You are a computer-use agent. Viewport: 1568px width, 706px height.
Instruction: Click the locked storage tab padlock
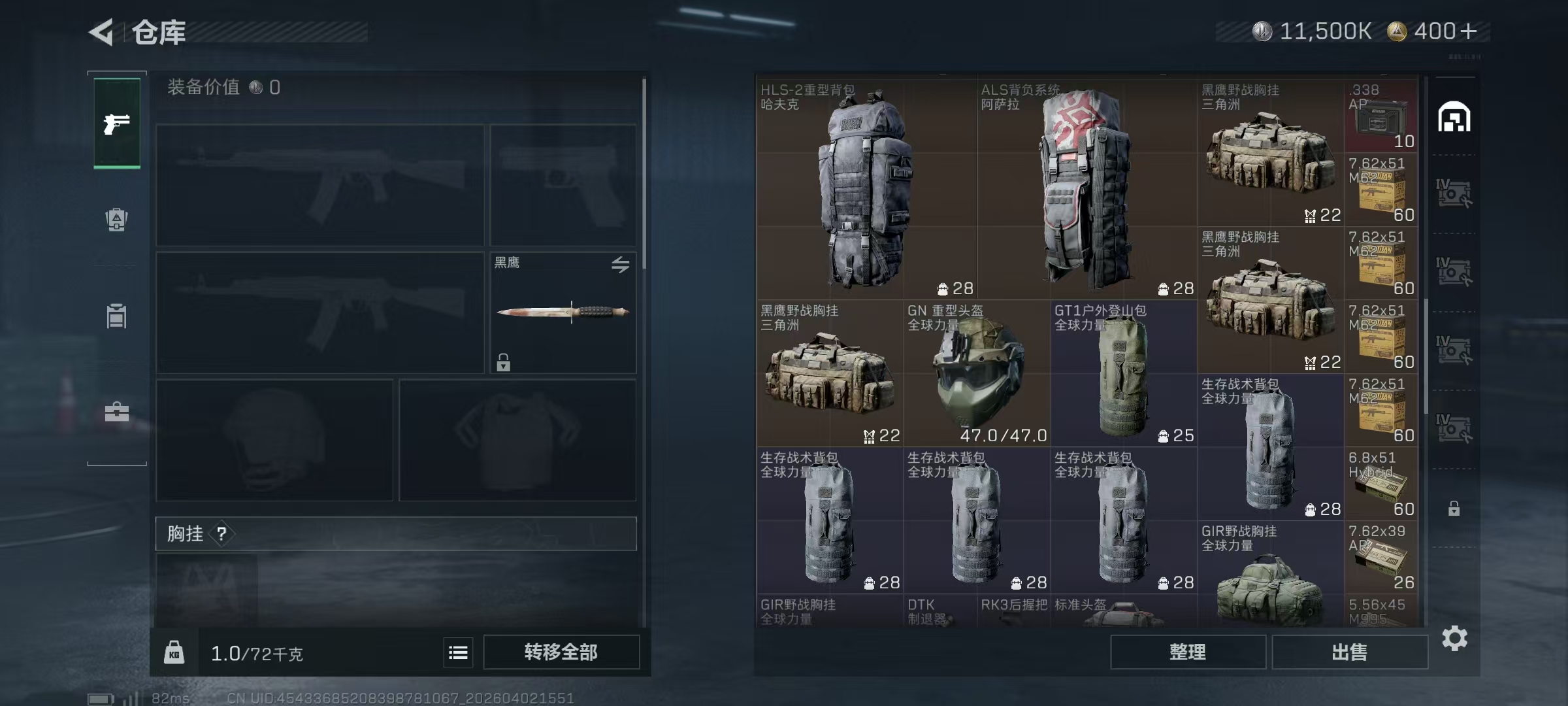tap(1454, 509)
